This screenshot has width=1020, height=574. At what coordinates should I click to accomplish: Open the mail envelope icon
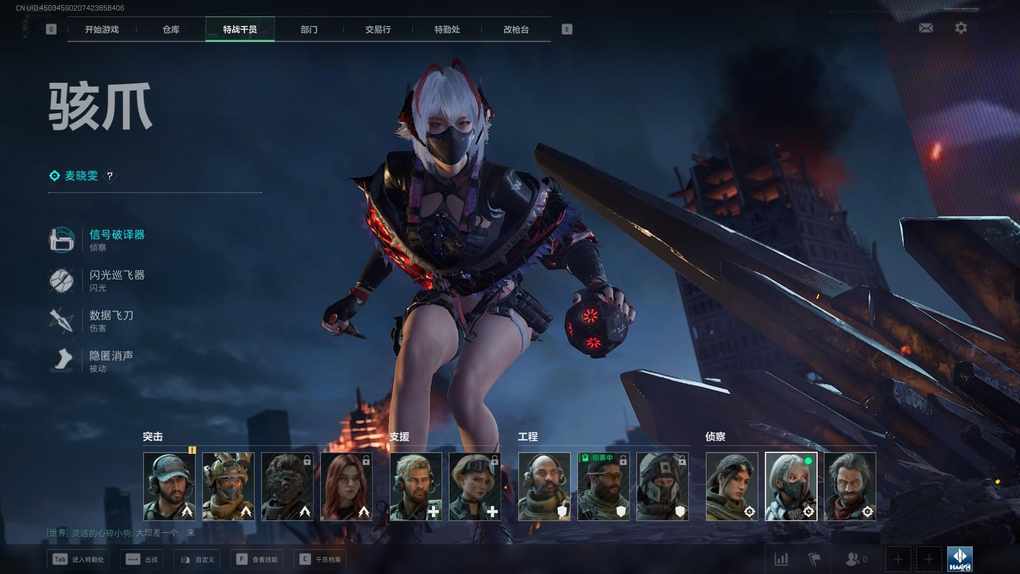click(926, 28)
